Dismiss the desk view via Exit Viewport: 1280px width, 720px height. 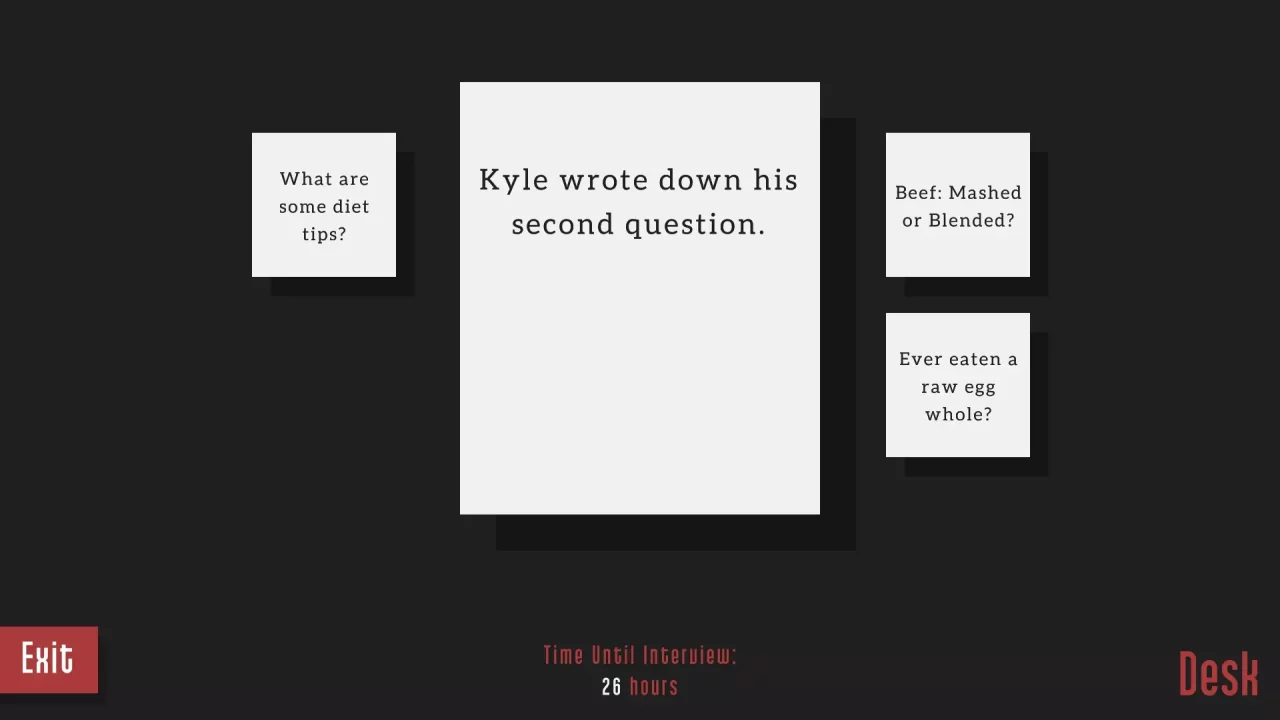pos(48,658)
